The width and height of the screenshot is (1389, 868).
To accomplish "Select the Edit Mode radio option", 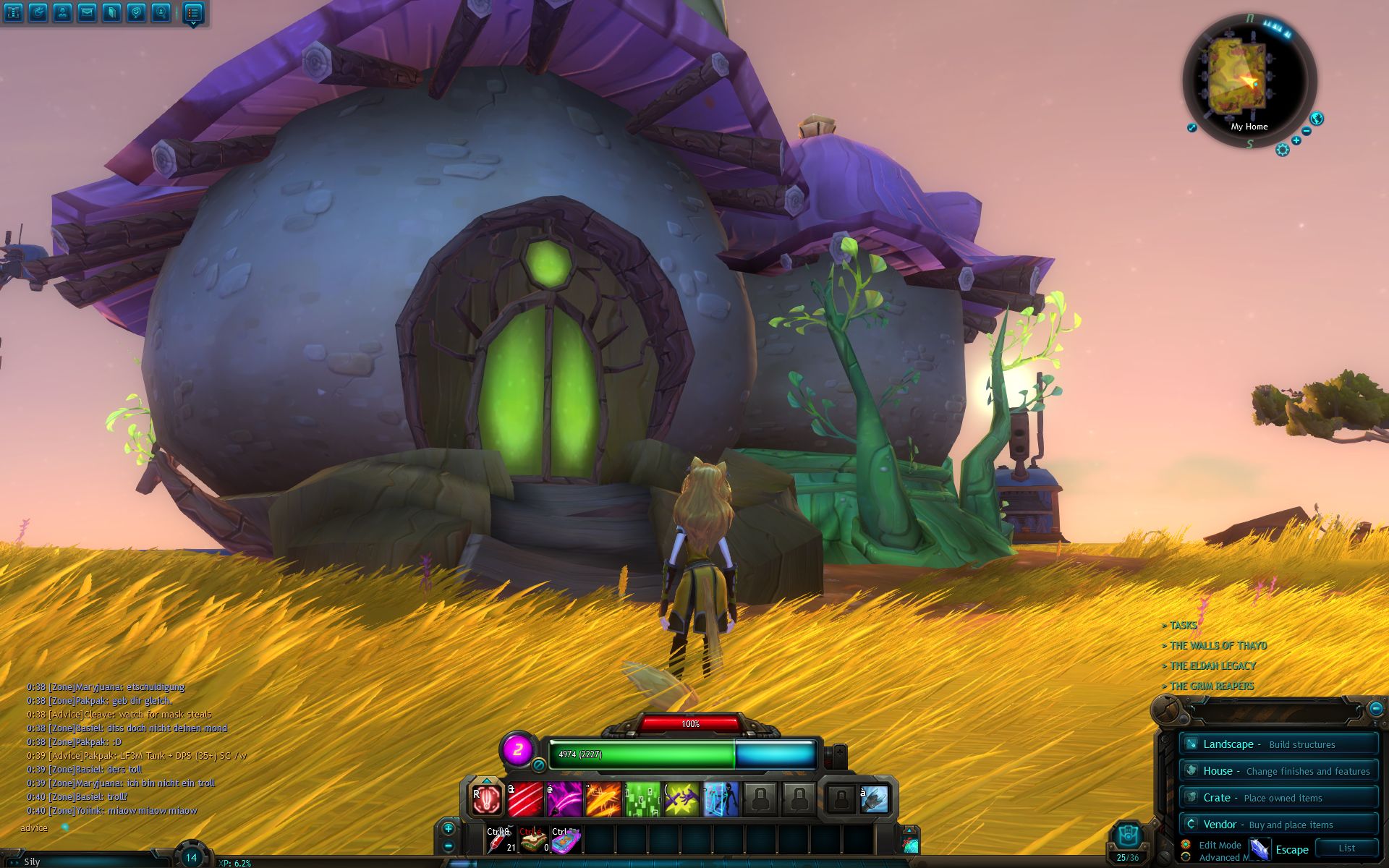I will click(1186, 844).
